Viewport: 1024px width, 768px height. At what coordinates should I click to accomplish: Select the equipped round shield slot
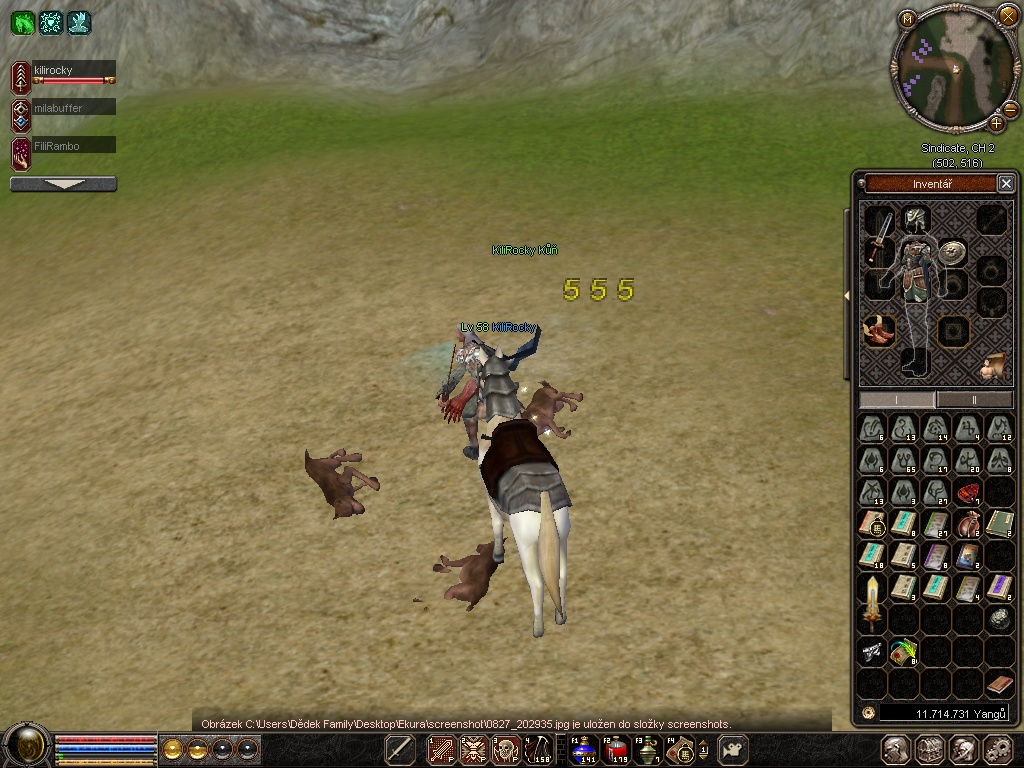[x=952, y=253]
